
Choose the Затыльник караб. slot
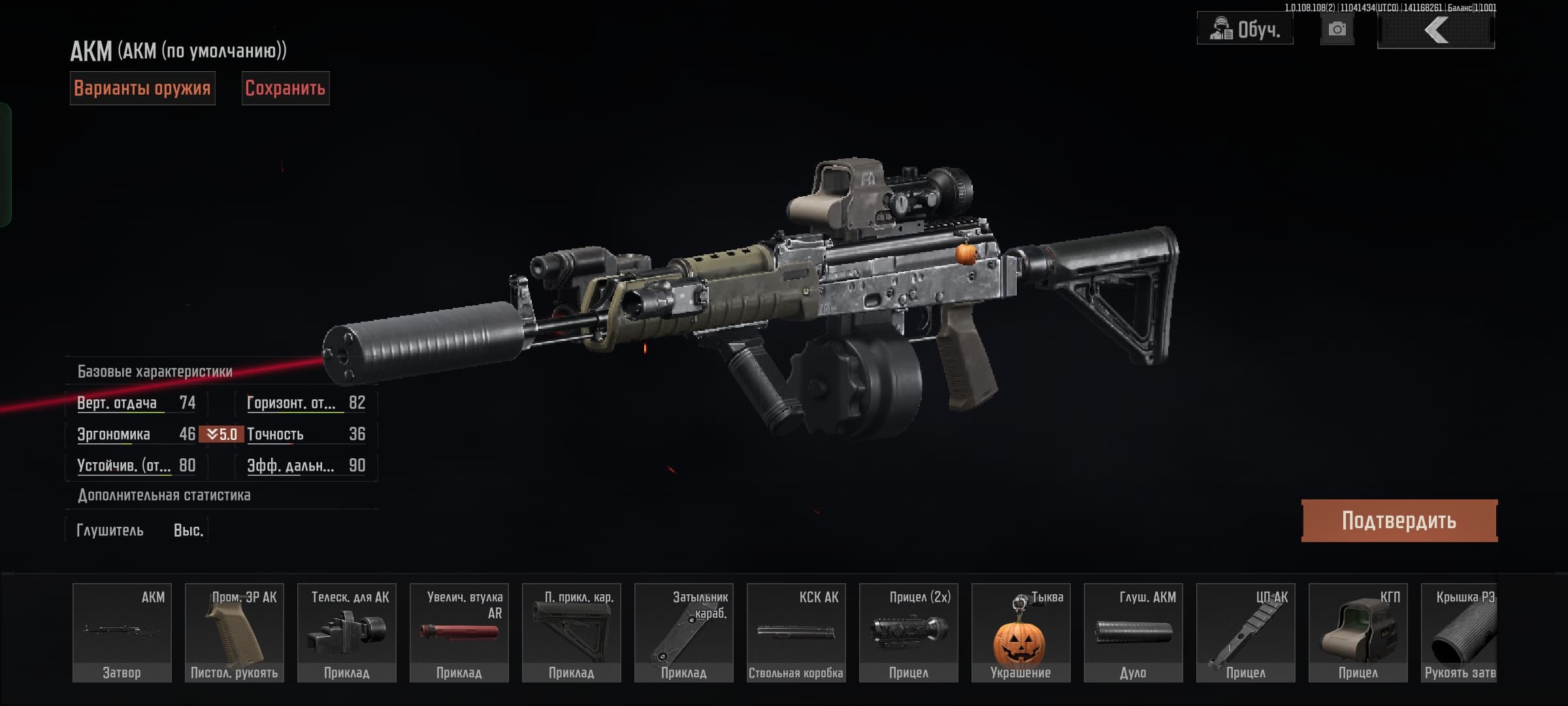pyautogui.click(x=684, y=633)
